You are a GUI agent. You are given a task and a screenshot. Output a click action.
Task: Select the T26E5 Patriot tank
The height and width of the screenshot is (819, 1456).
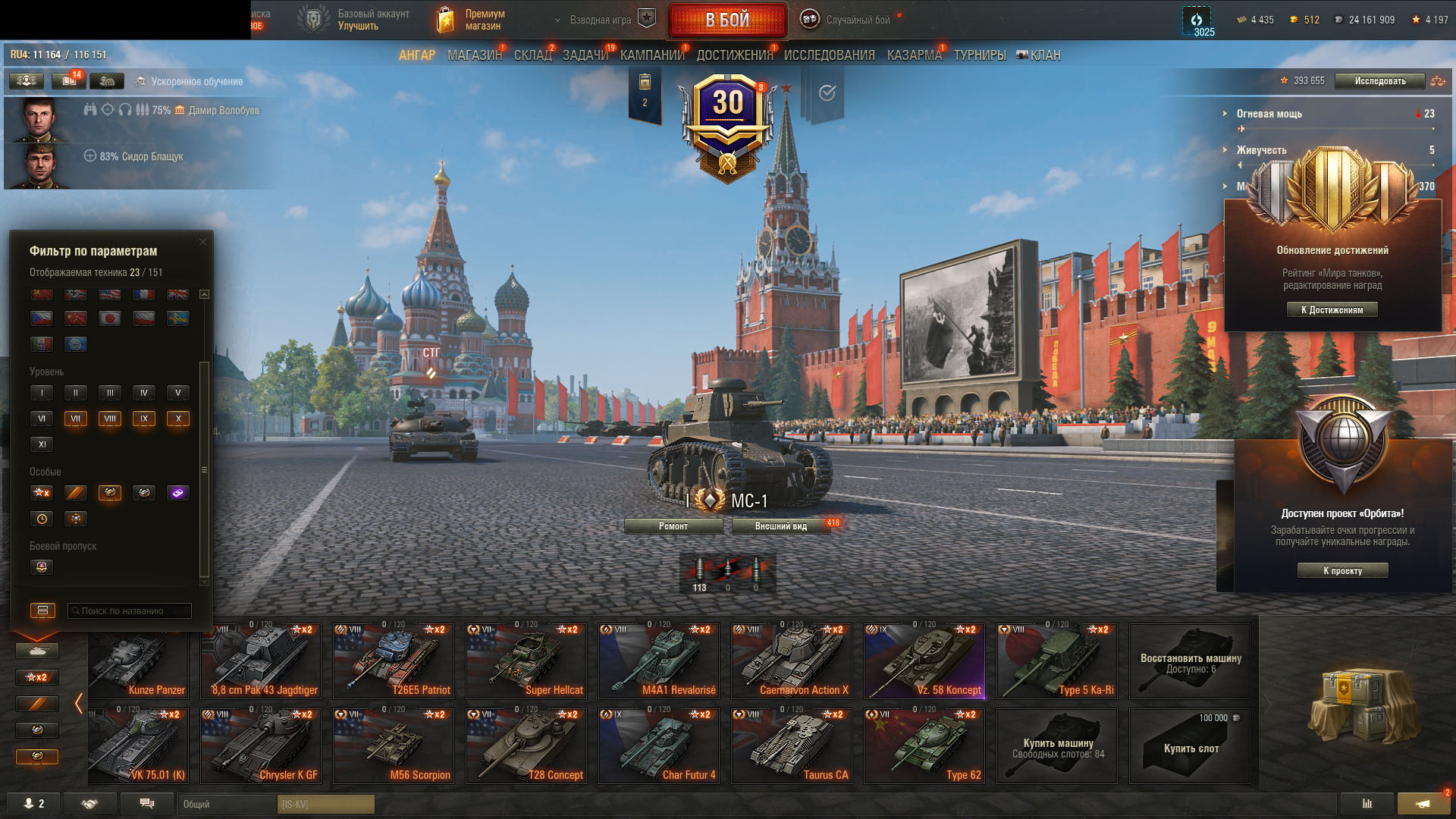click(393, 661)
